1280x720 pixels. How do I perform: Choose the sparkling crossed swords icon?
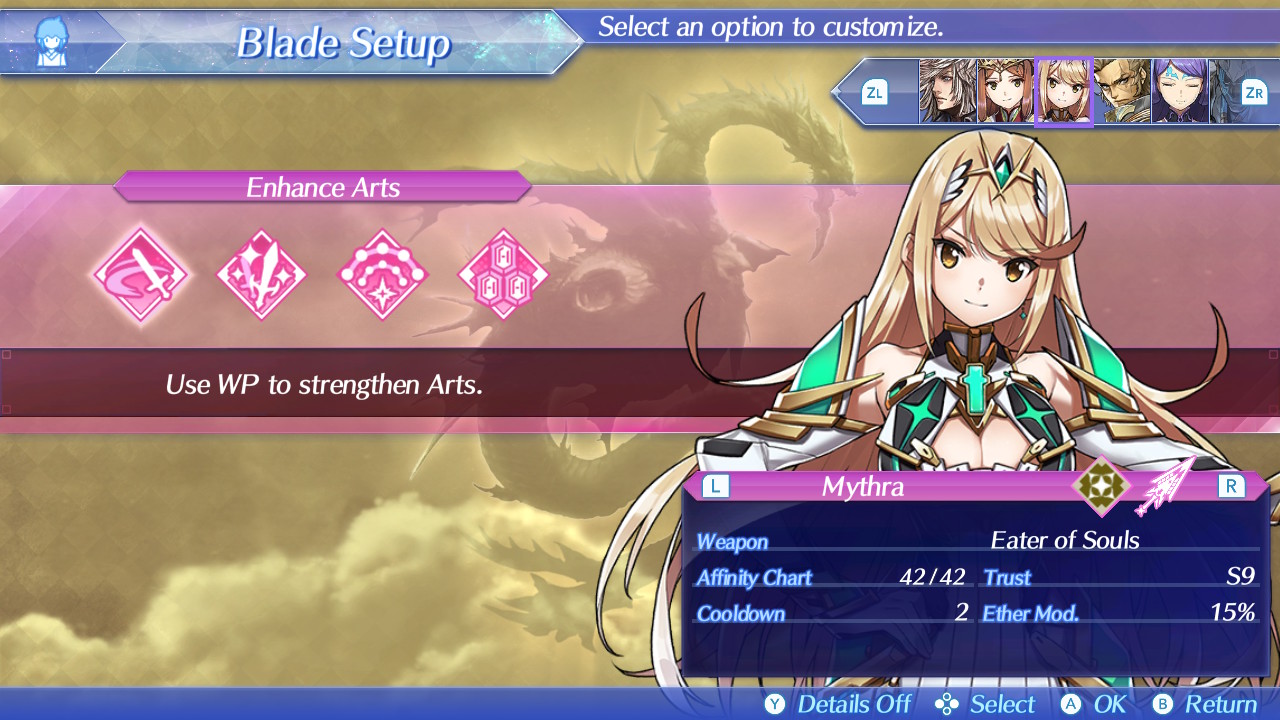click(262, 274)
